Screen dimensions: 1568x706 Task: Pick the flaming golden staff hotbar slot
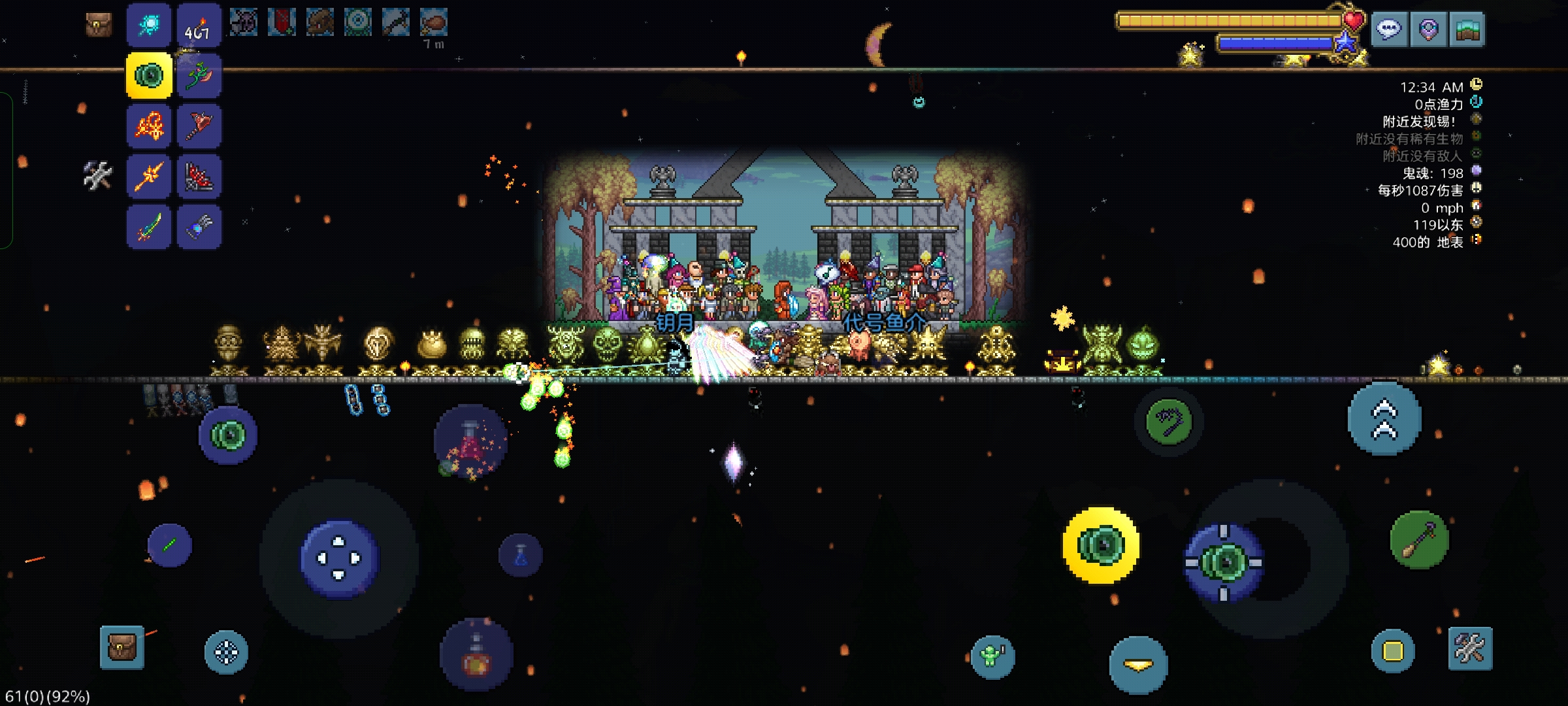pos(149,176)
